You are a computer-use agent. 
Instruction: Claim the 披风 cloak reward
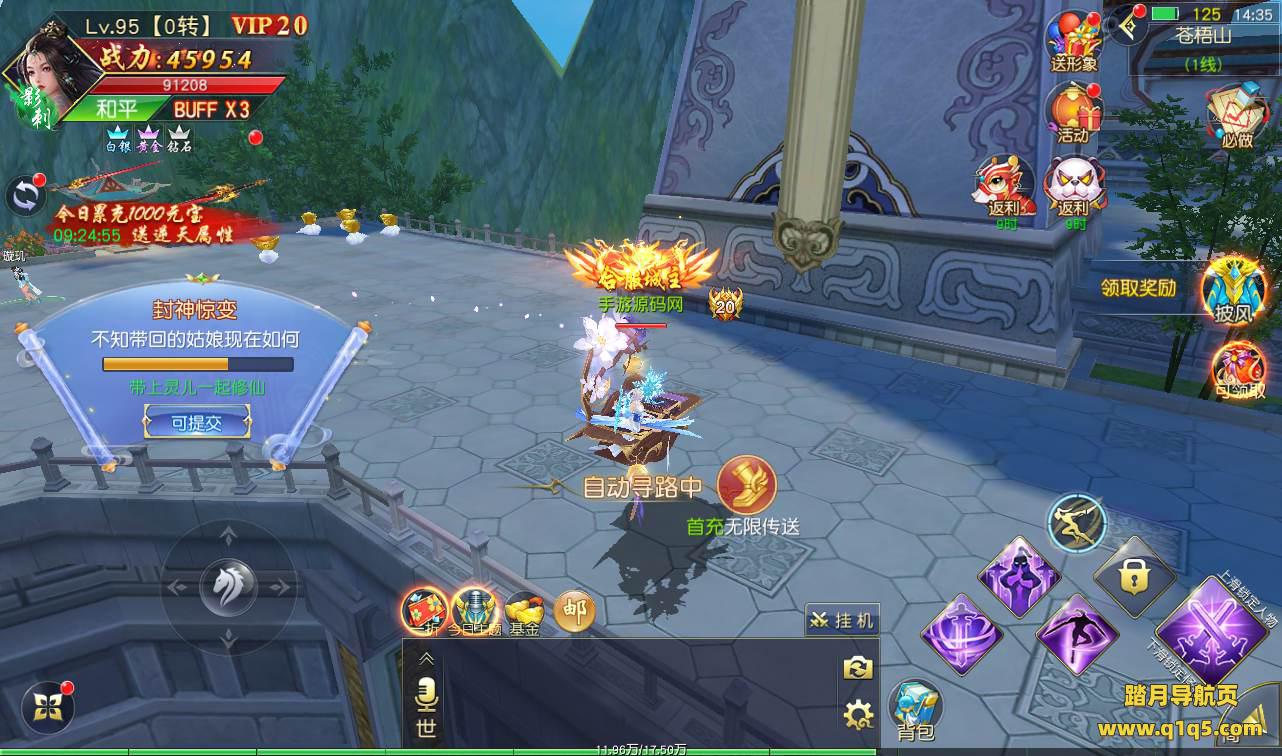pos(1232,289)
